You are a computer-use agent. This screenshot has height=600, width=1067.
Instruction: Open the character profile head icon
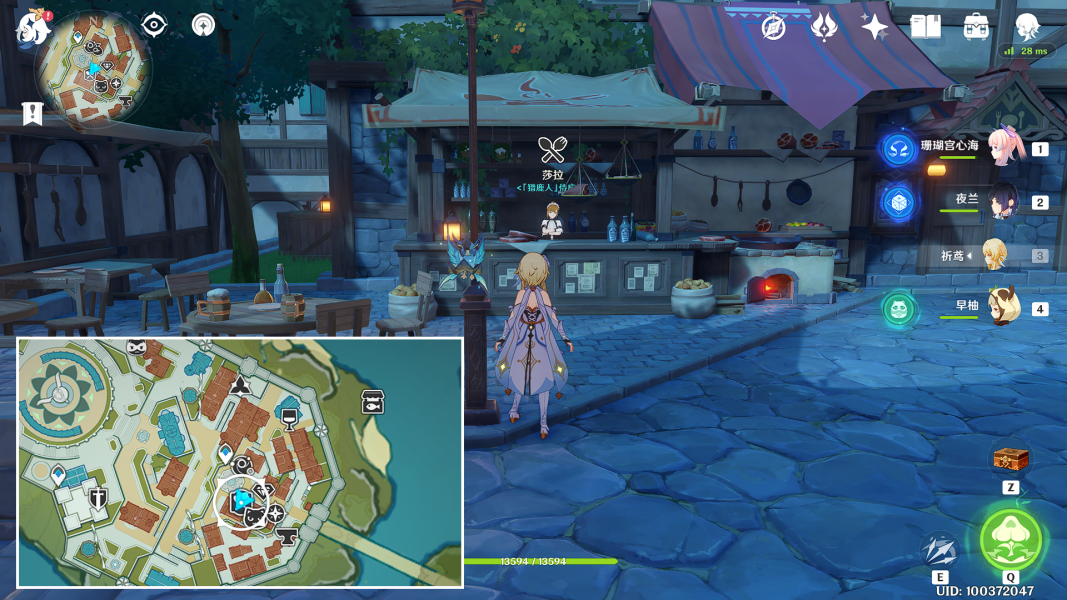(1027, 27)
